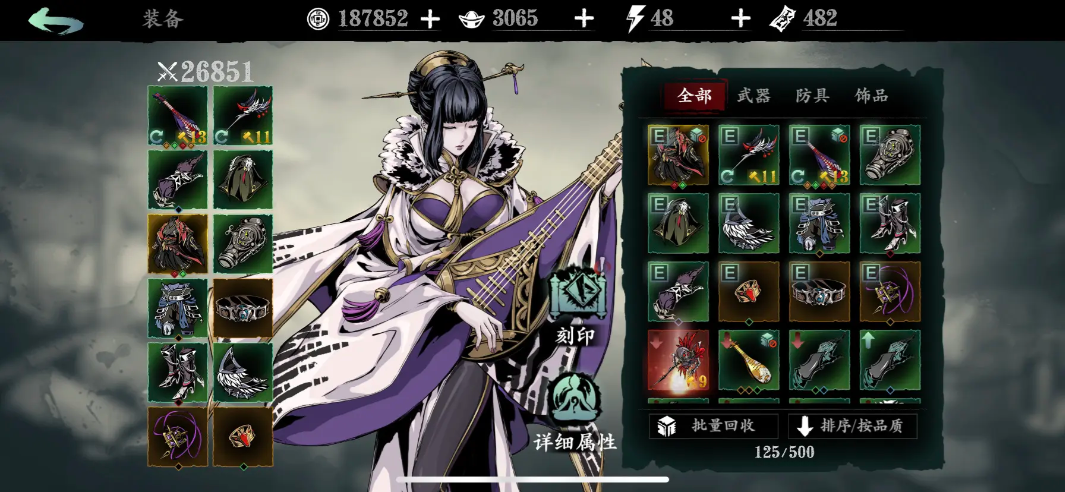Viewport: 1065px width, 492px height.
Task: Choose the red ring in inventory grid
Action: coord(749,292)
